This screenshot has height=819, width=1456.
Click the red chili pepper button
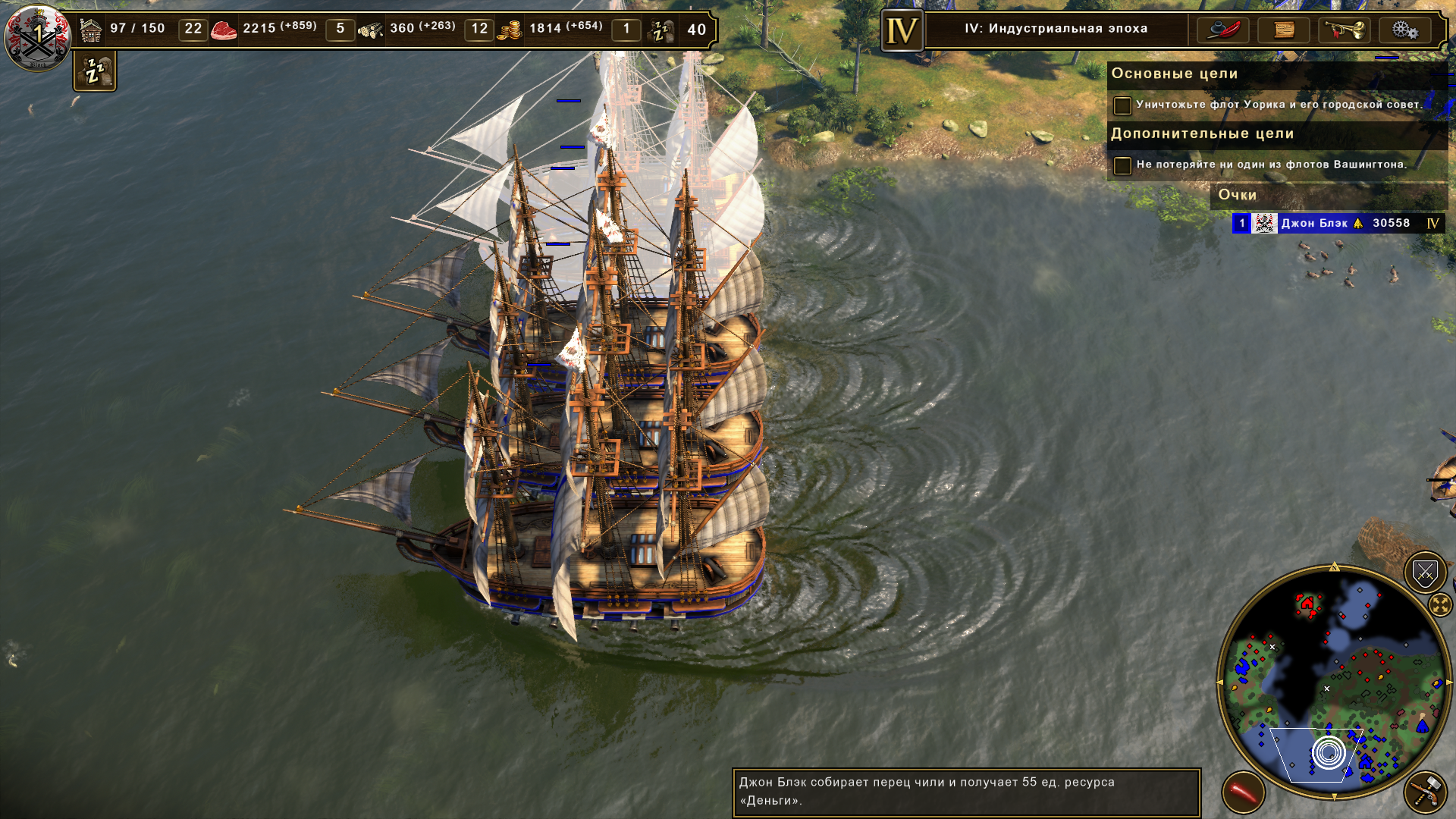(x=1243, y=792)
